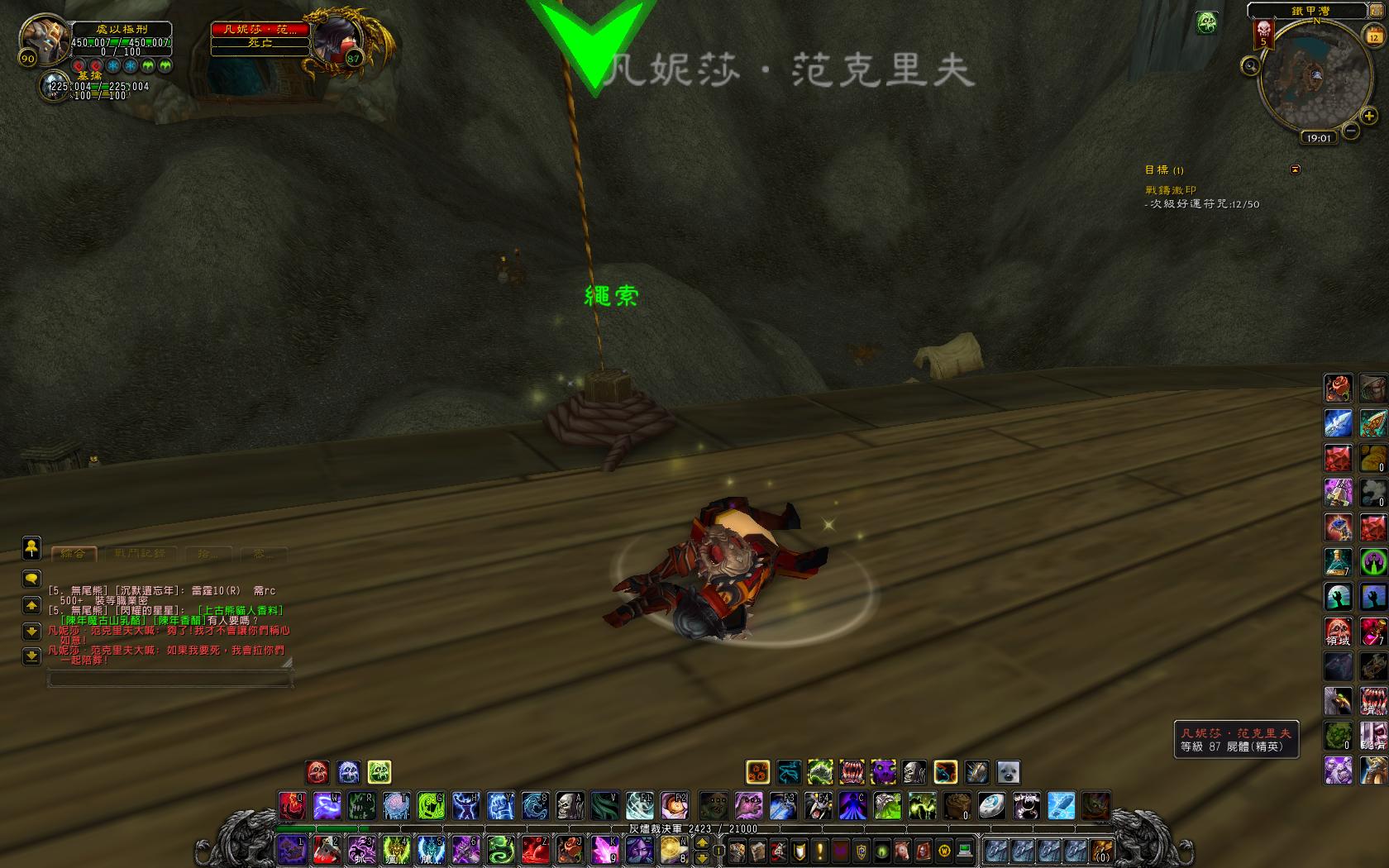1389x868 pixels.
Task: Open the main backpack bag slot
Action: pos(1101,850)
